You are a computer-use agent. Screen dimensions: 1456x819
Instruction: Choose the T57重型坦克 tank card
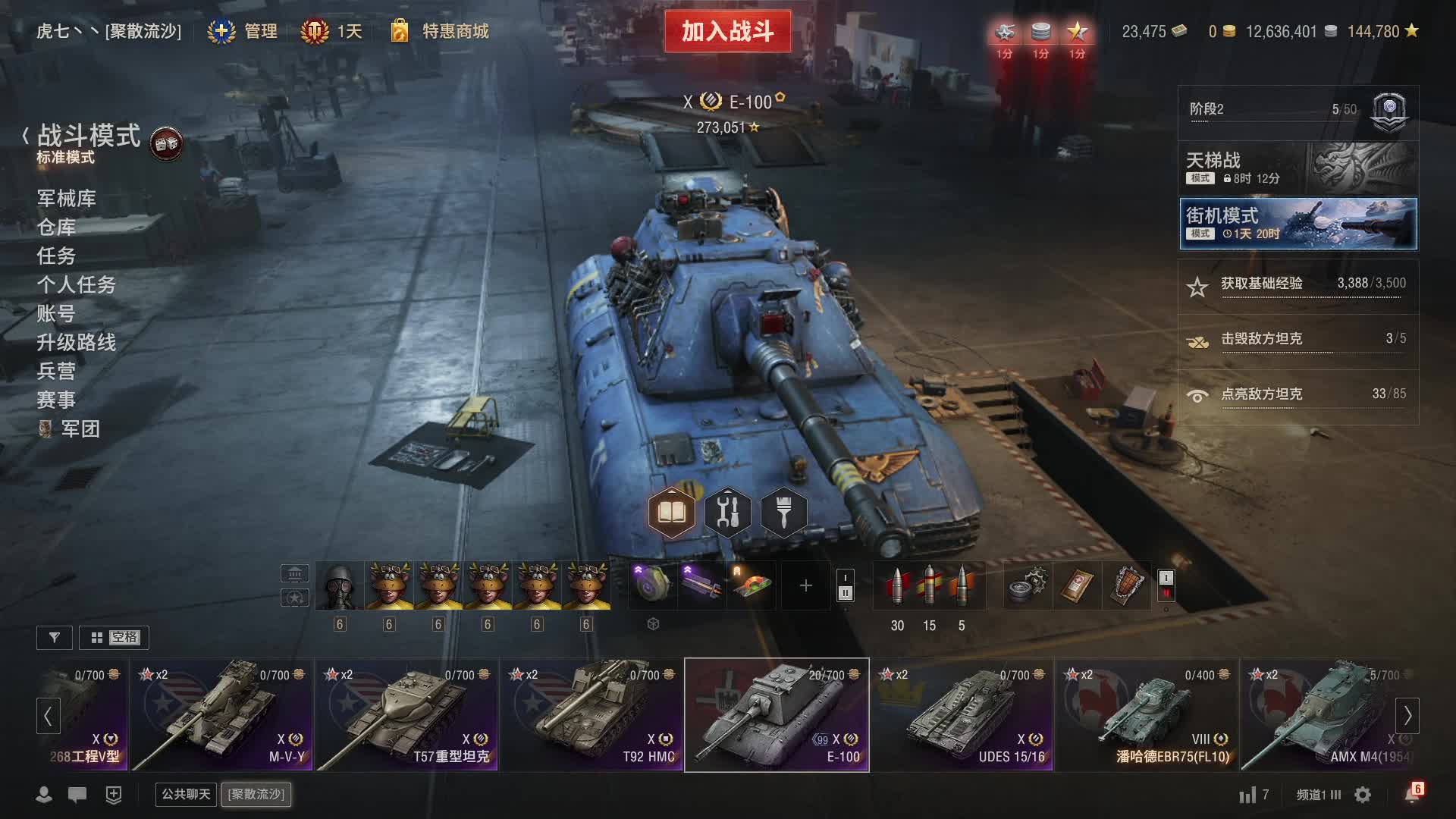(x=407, y=715)
